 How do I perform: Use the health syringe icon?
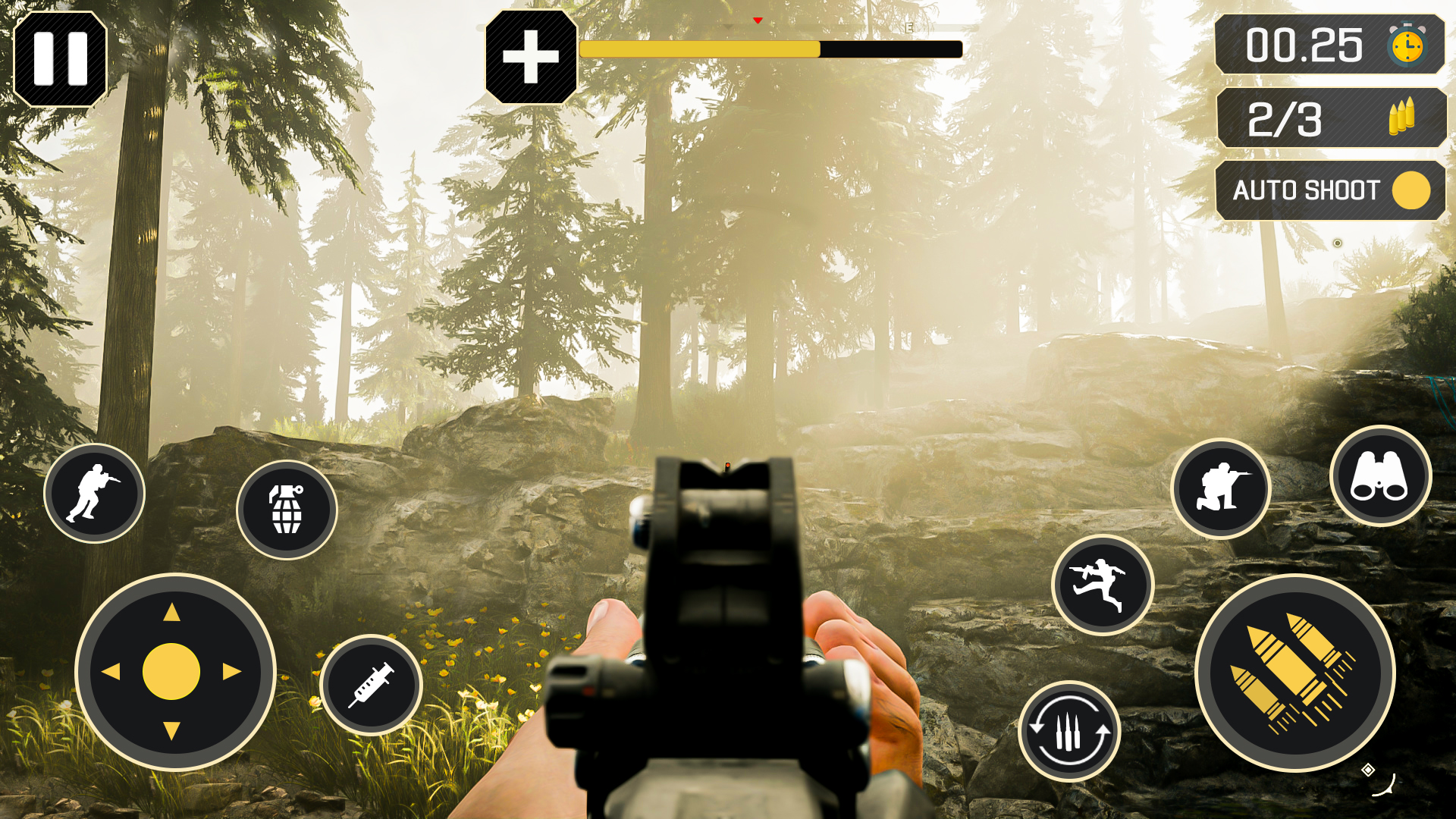coord(372,685)
